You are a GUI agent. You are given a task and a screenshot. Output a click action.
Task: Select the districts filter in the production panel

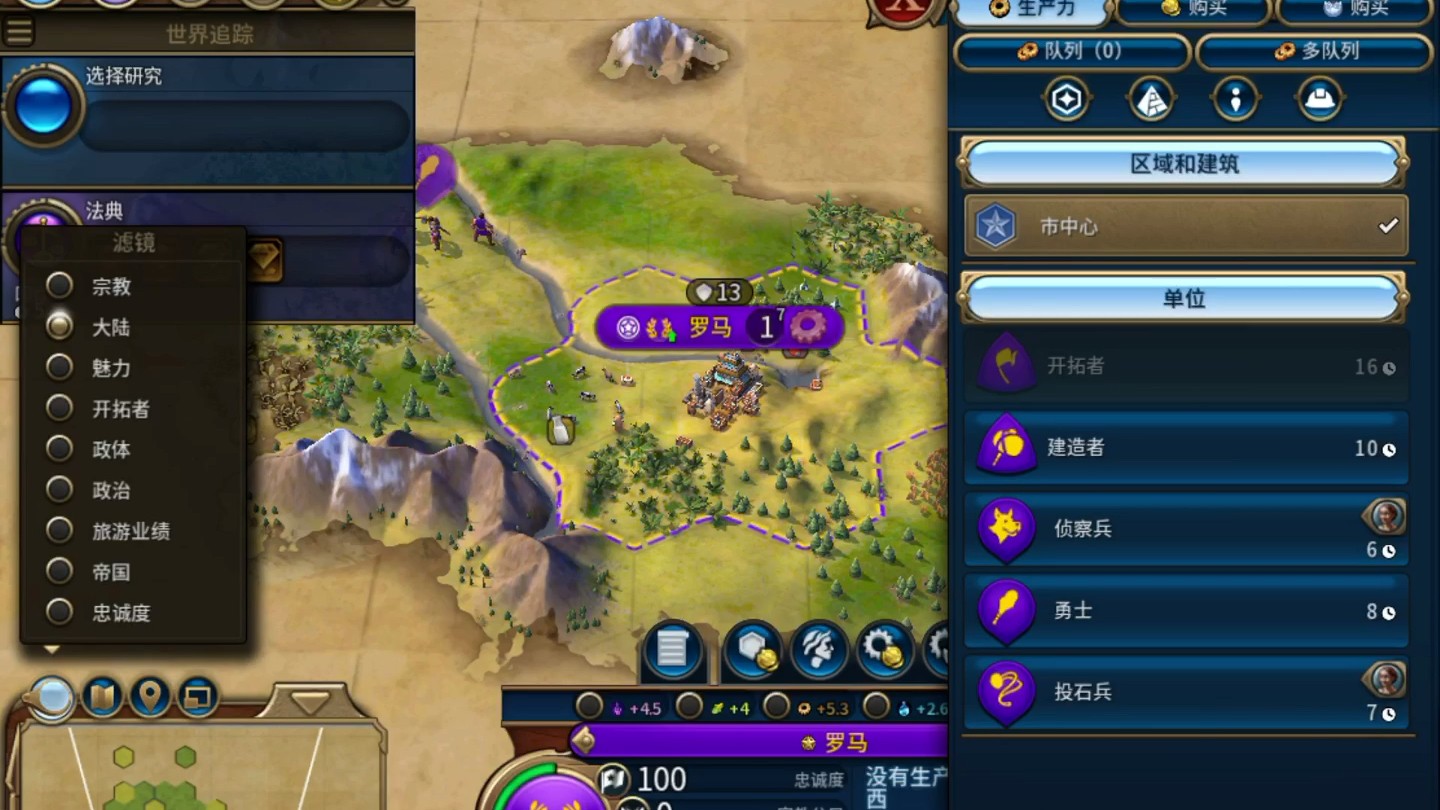point(1065,98)
